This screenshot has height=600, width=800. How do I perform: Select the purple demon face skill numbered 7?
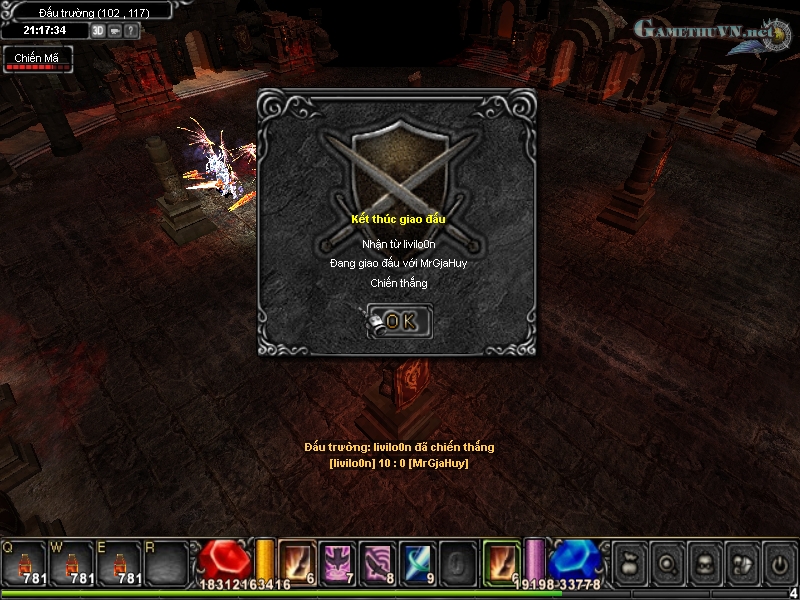point(338,561)
